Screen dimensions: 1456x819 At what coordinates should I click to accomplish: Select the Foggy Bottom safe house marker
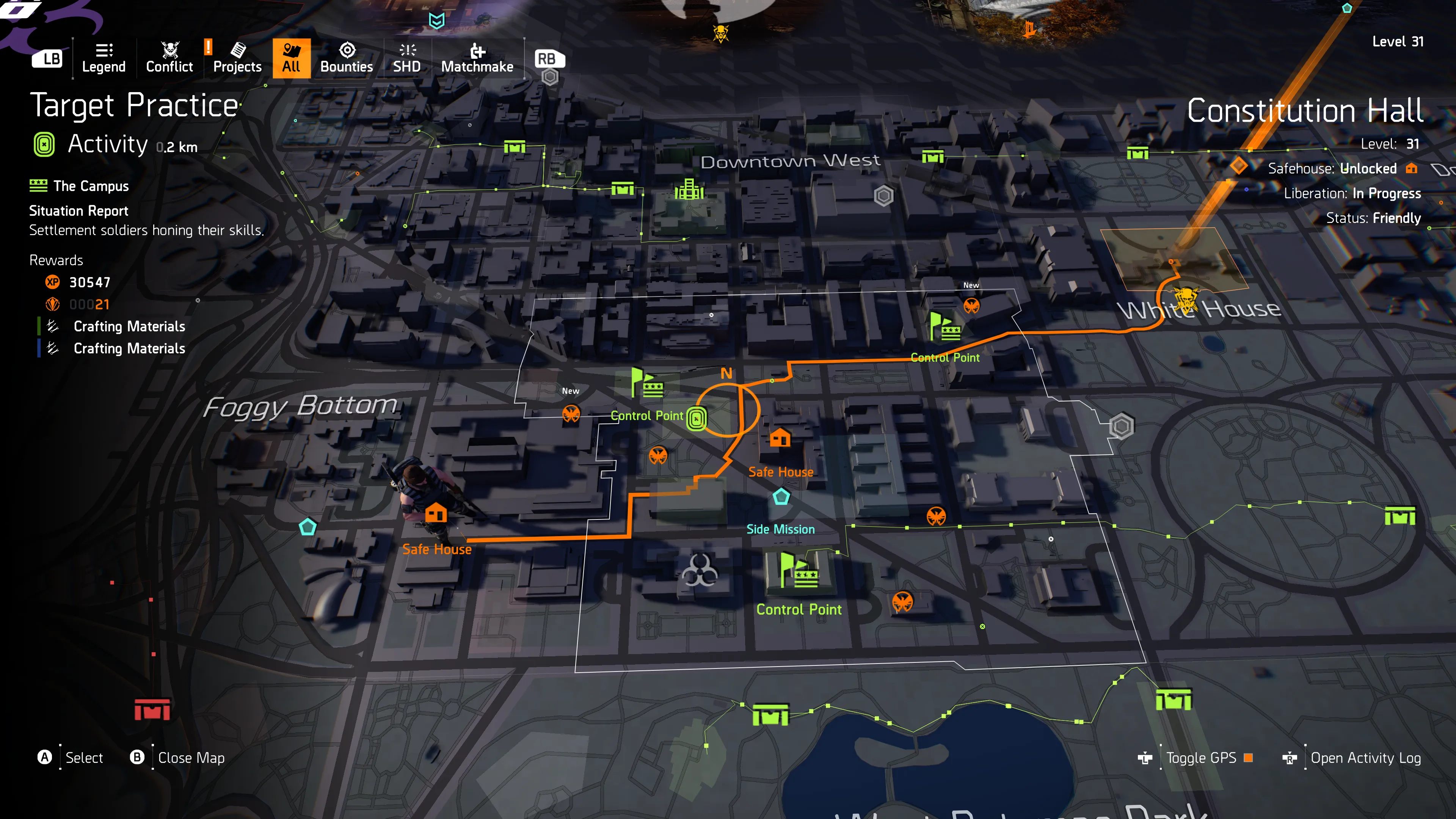(436, 513)
